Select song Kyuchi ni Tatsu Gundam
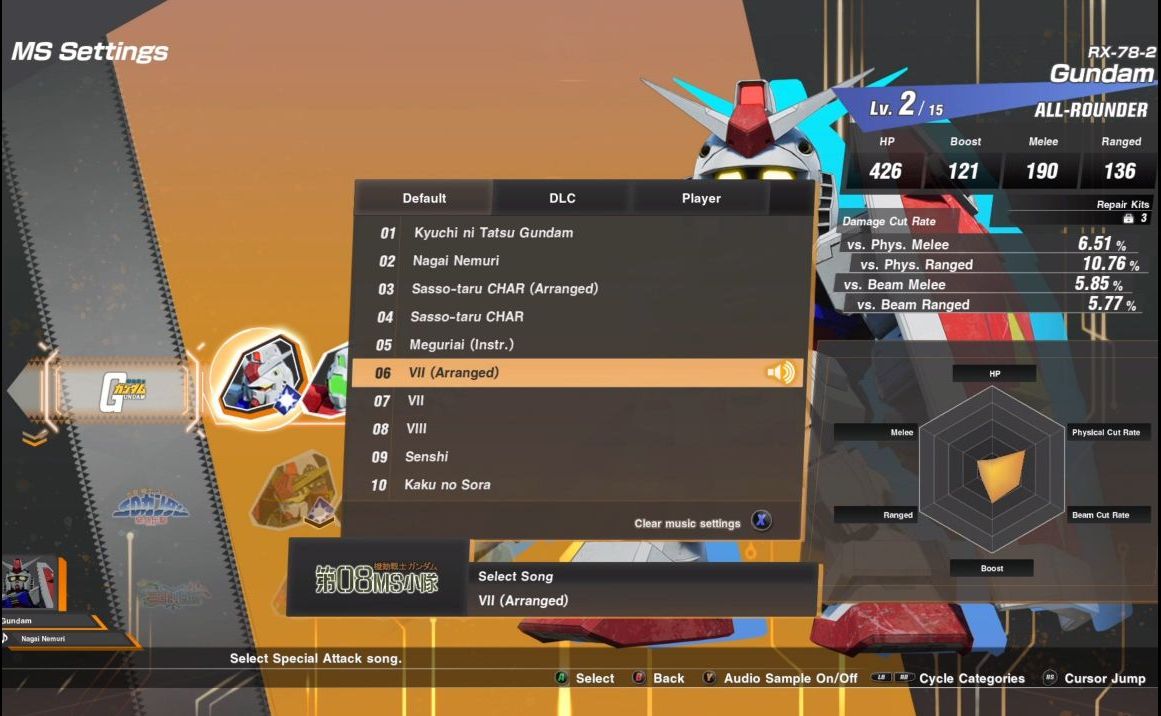 [x=493, y=233]
